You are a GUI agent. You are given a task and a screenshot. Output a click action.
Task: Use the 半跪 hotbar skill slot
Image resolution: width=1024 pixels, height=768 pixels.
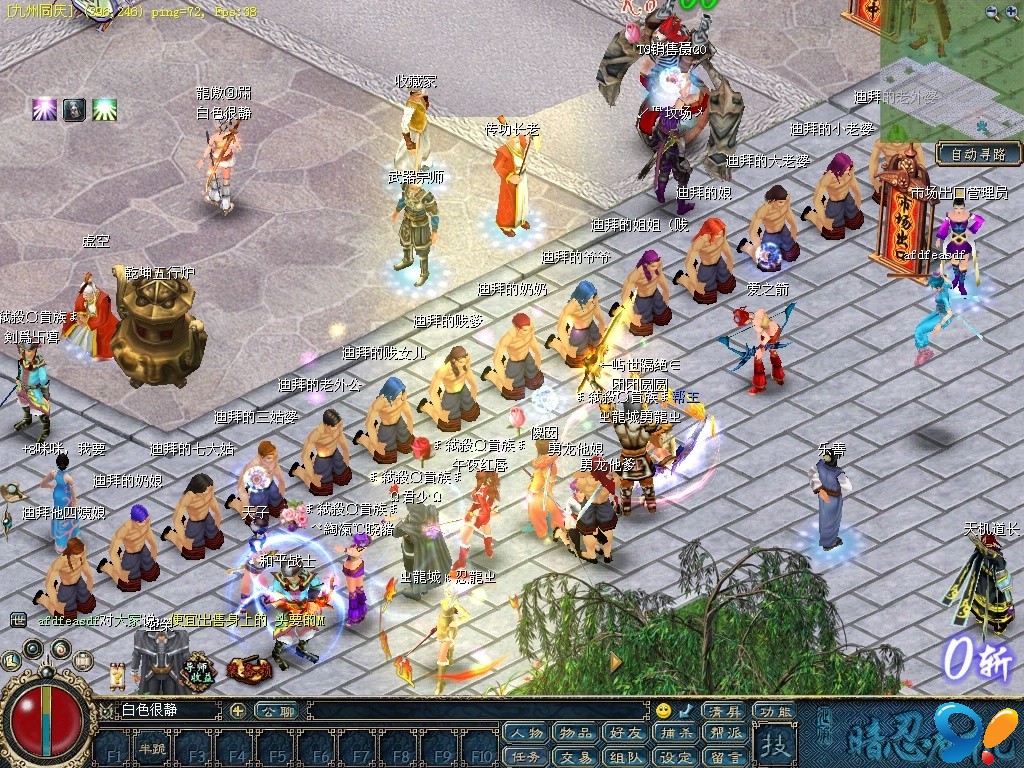[x=152, y=750]
